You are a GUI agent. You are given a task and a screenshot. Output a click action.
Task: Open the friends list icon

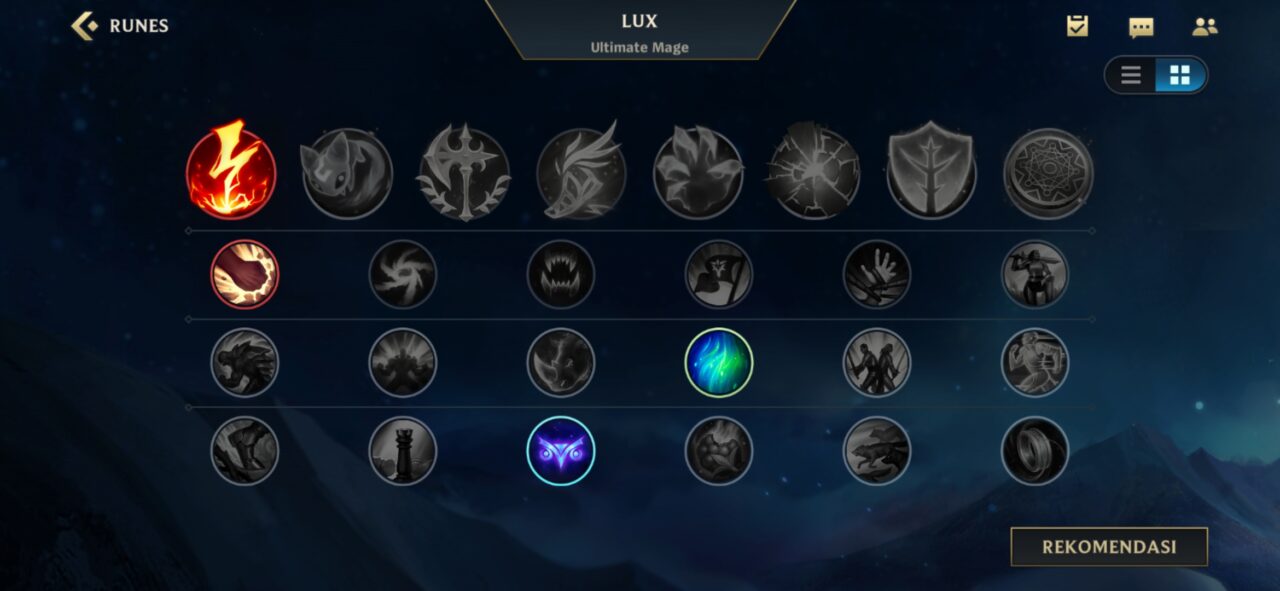tap(1204, 27)
